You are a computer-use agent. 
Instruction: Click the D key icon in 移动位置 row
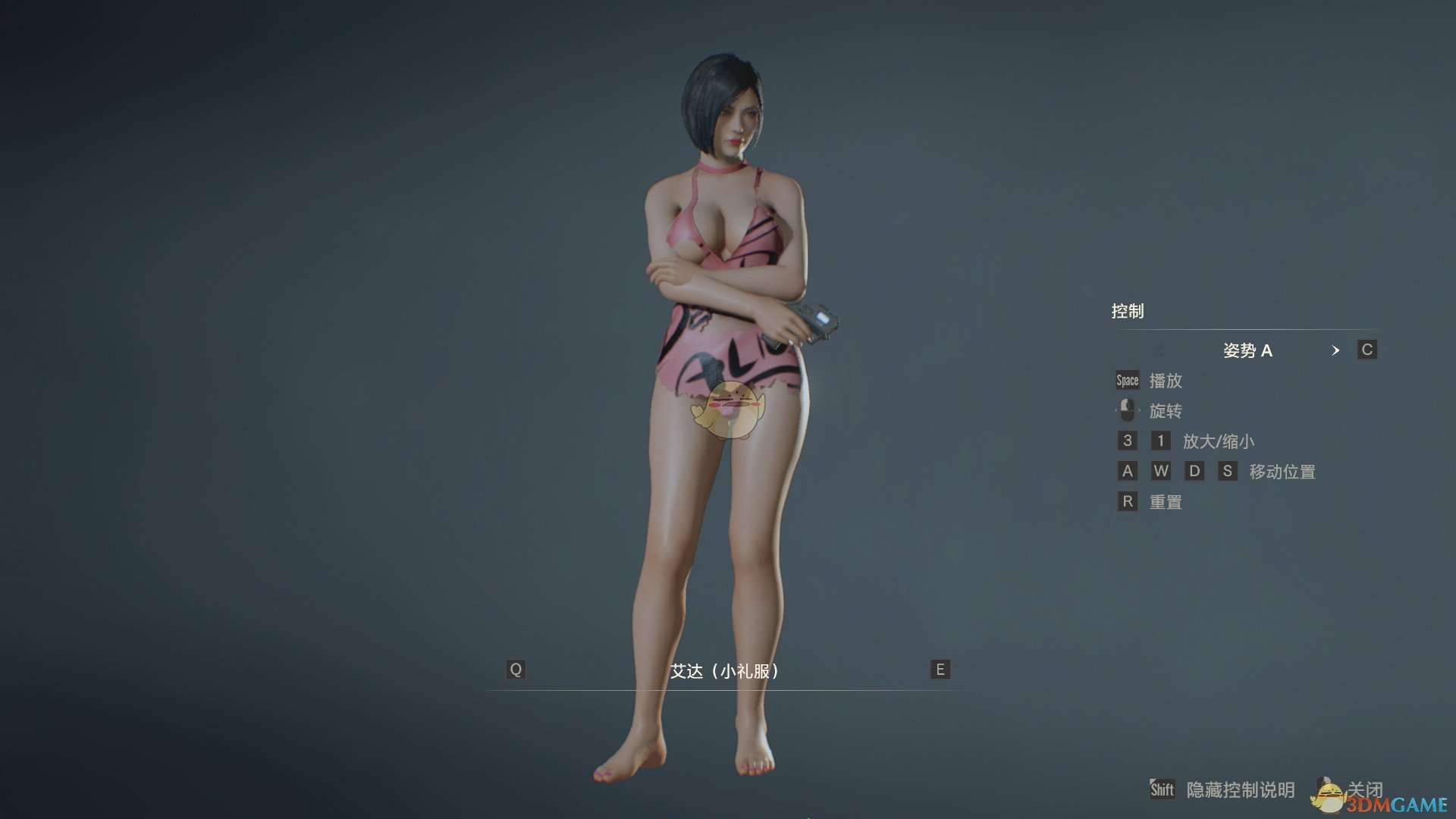click(x=1195, y=471)
